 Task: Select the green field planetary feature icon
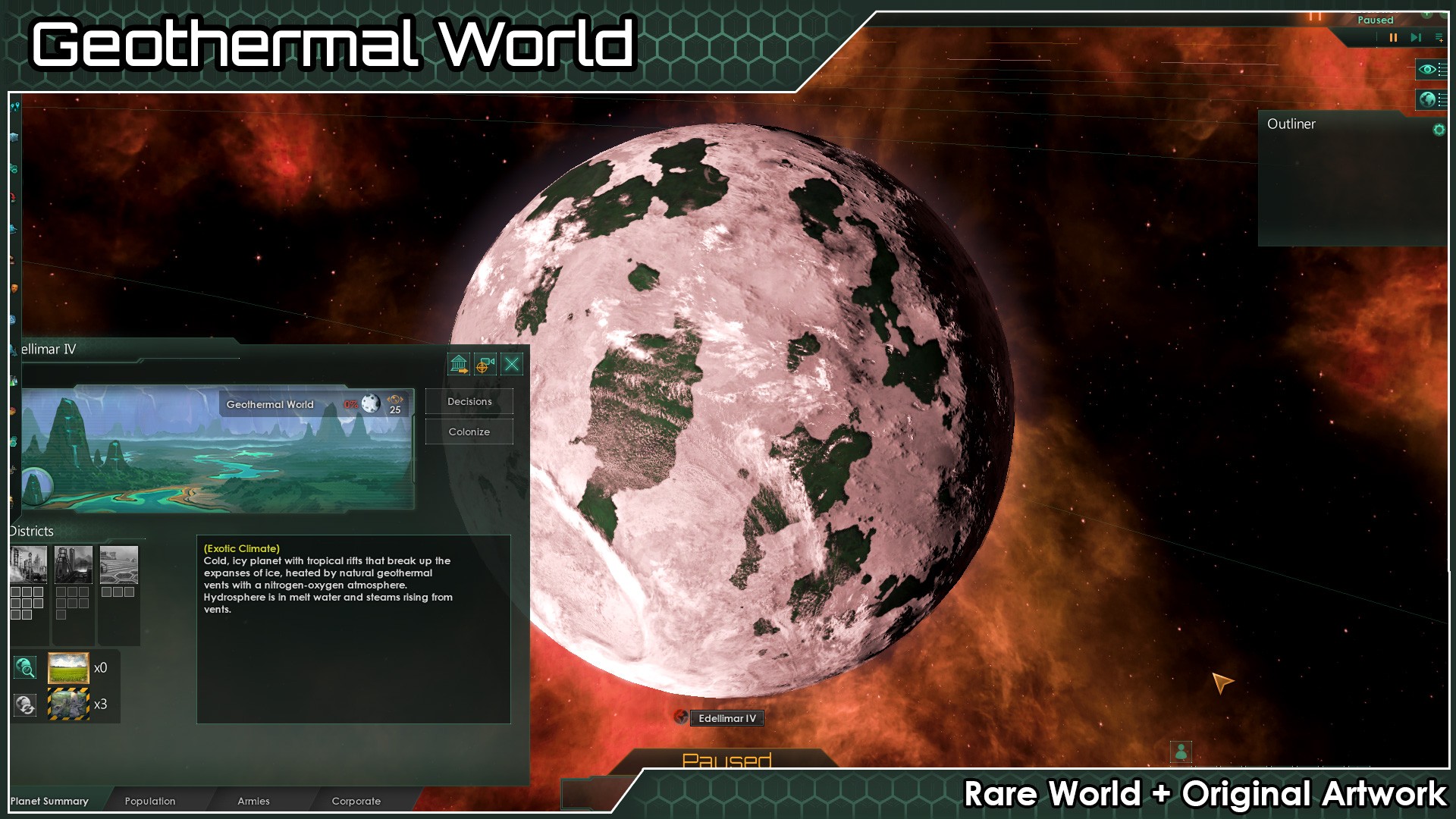[68, 668]
